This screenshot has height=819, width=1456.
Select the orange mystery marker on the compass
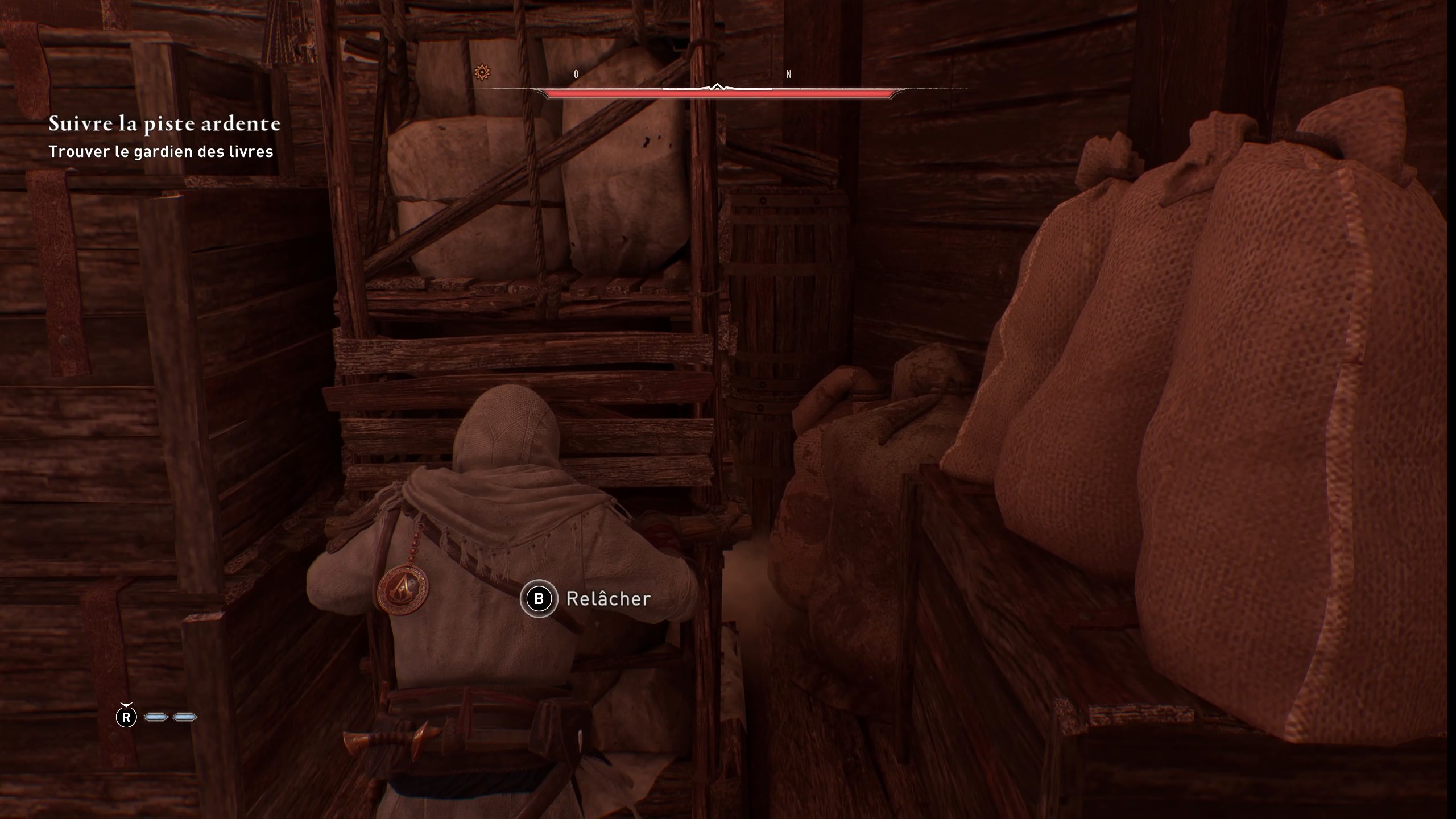(482, 71)
